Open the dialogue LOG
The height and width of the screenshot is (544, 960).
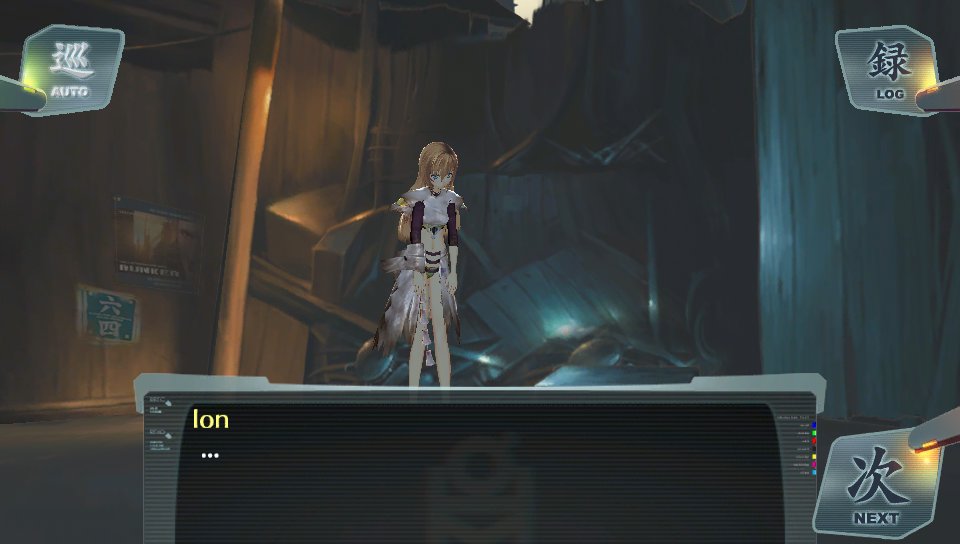888,69
